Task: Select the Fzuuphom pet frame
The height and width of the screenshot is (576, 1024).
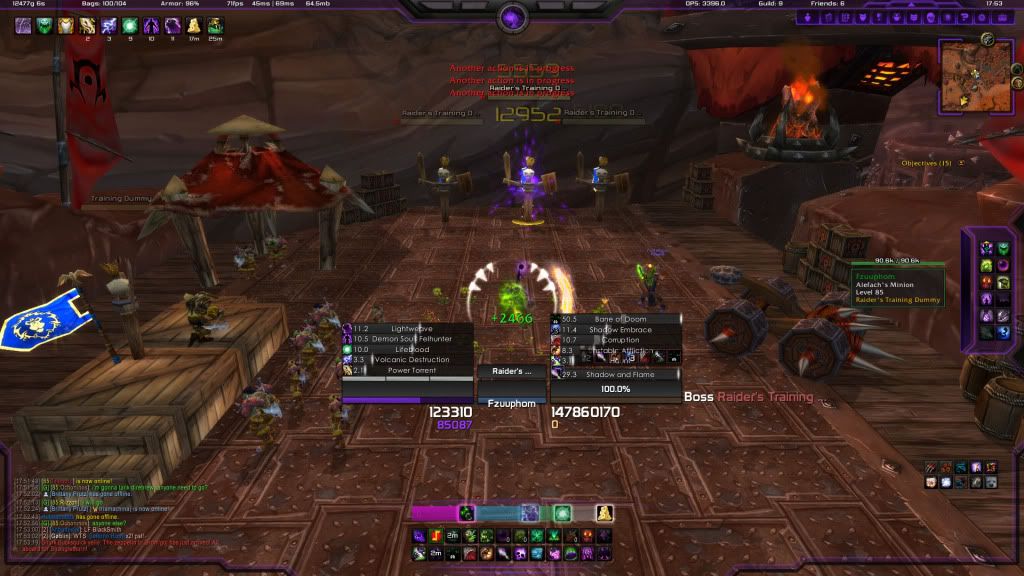Action: [x=512, y=403]
